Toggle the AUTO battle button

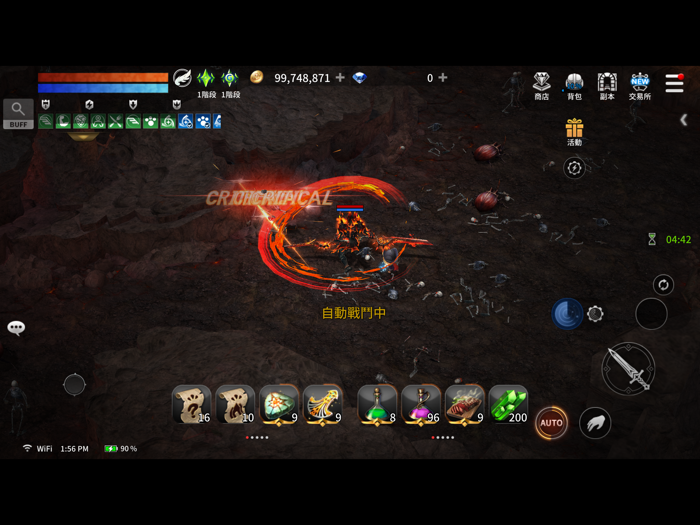click(x=551, y=423)
